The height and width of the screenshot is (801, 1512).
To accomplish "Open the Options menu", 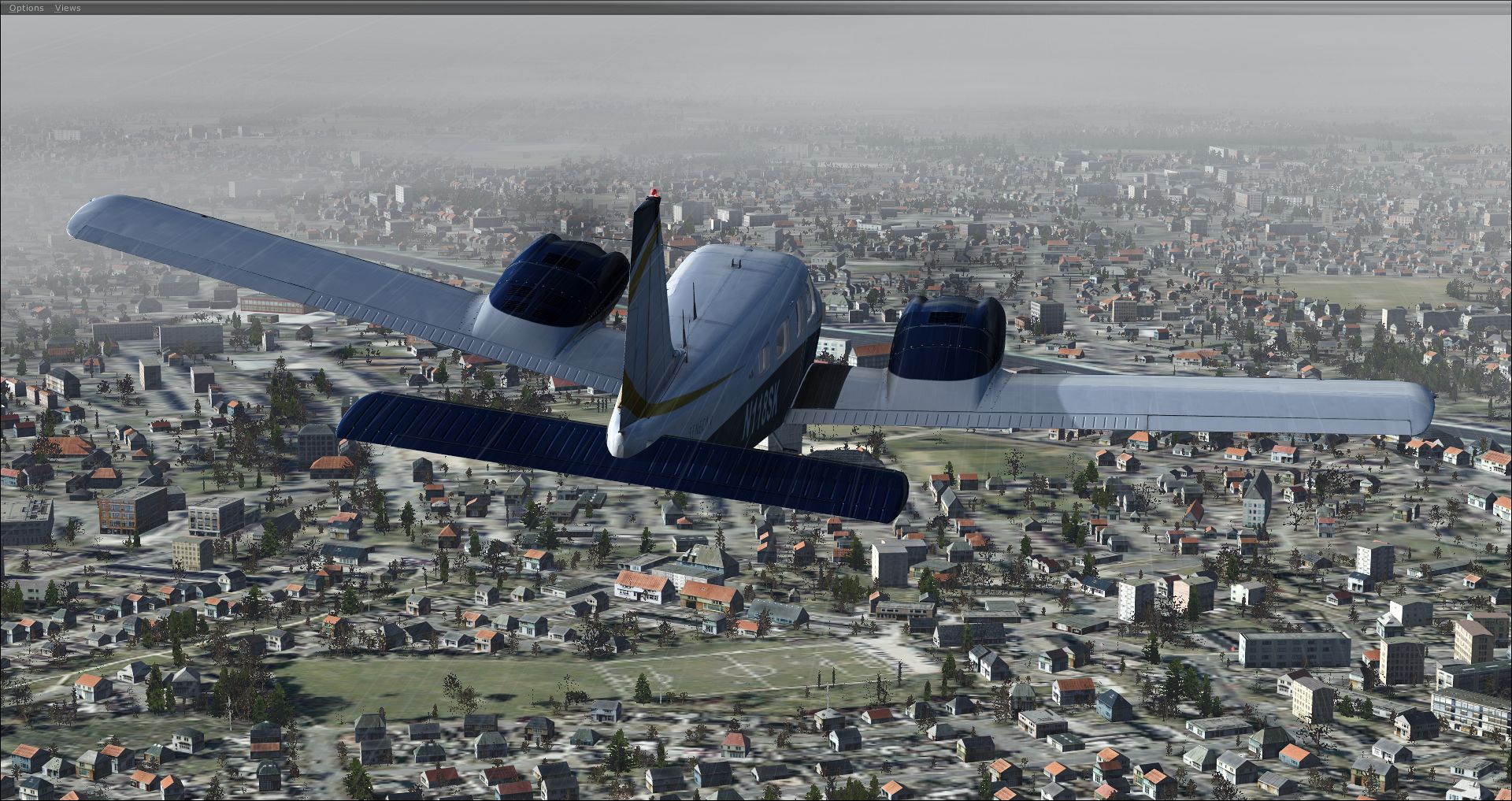I will 26,8.
